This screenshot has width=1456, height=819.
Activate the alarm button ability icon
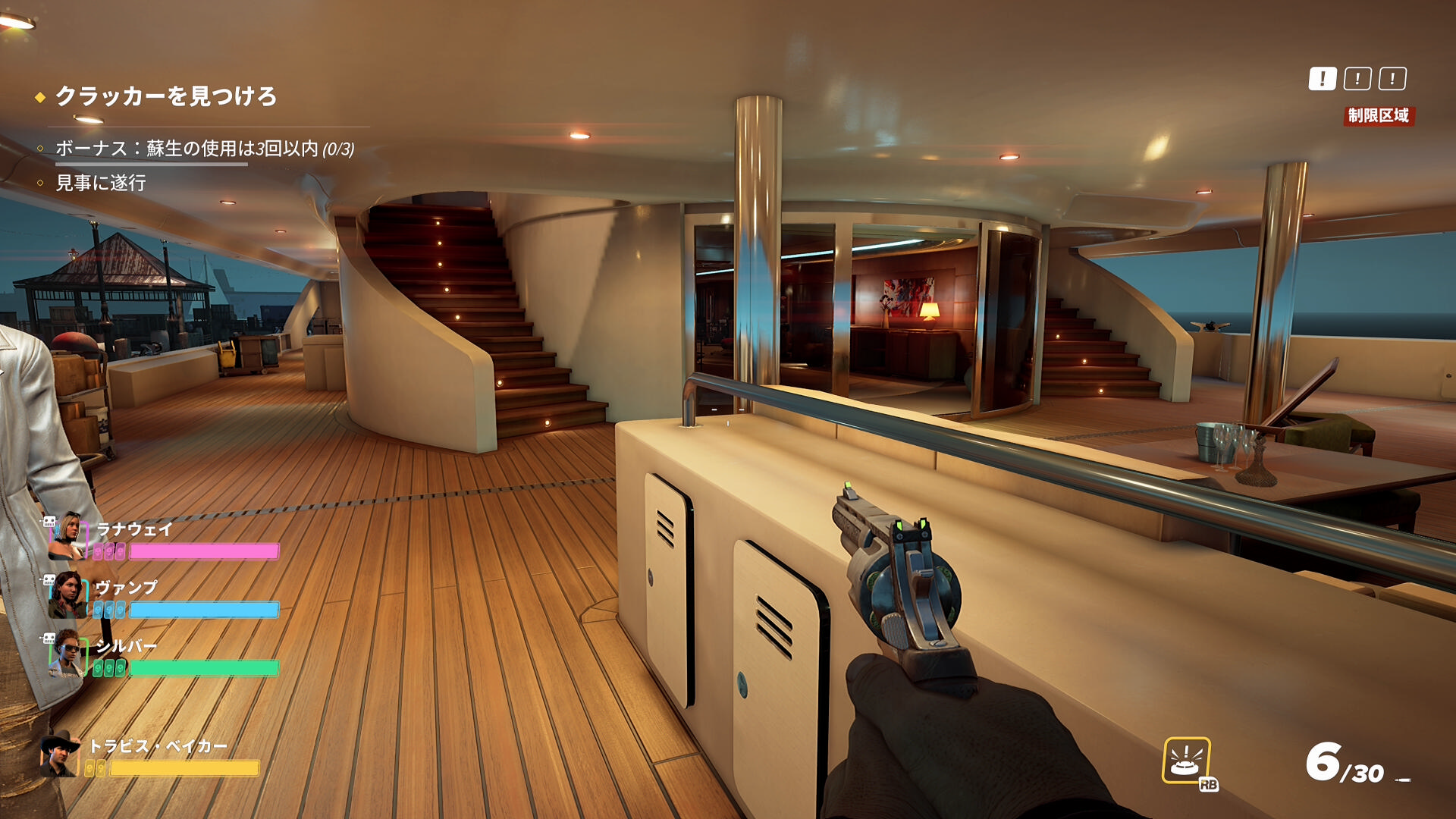coord(1186,759)
